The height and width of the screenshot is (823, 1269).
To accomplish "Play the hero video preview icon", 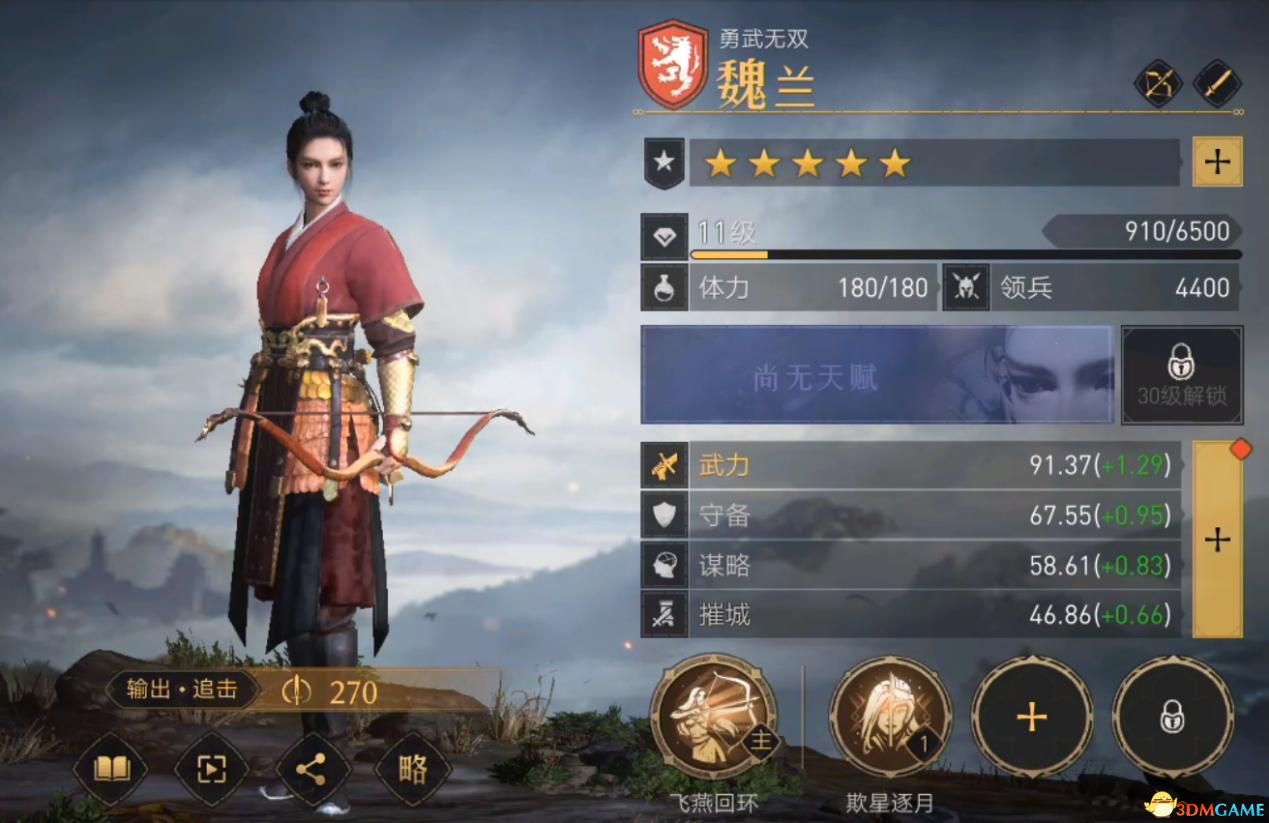I will click(x=211, y=769).
